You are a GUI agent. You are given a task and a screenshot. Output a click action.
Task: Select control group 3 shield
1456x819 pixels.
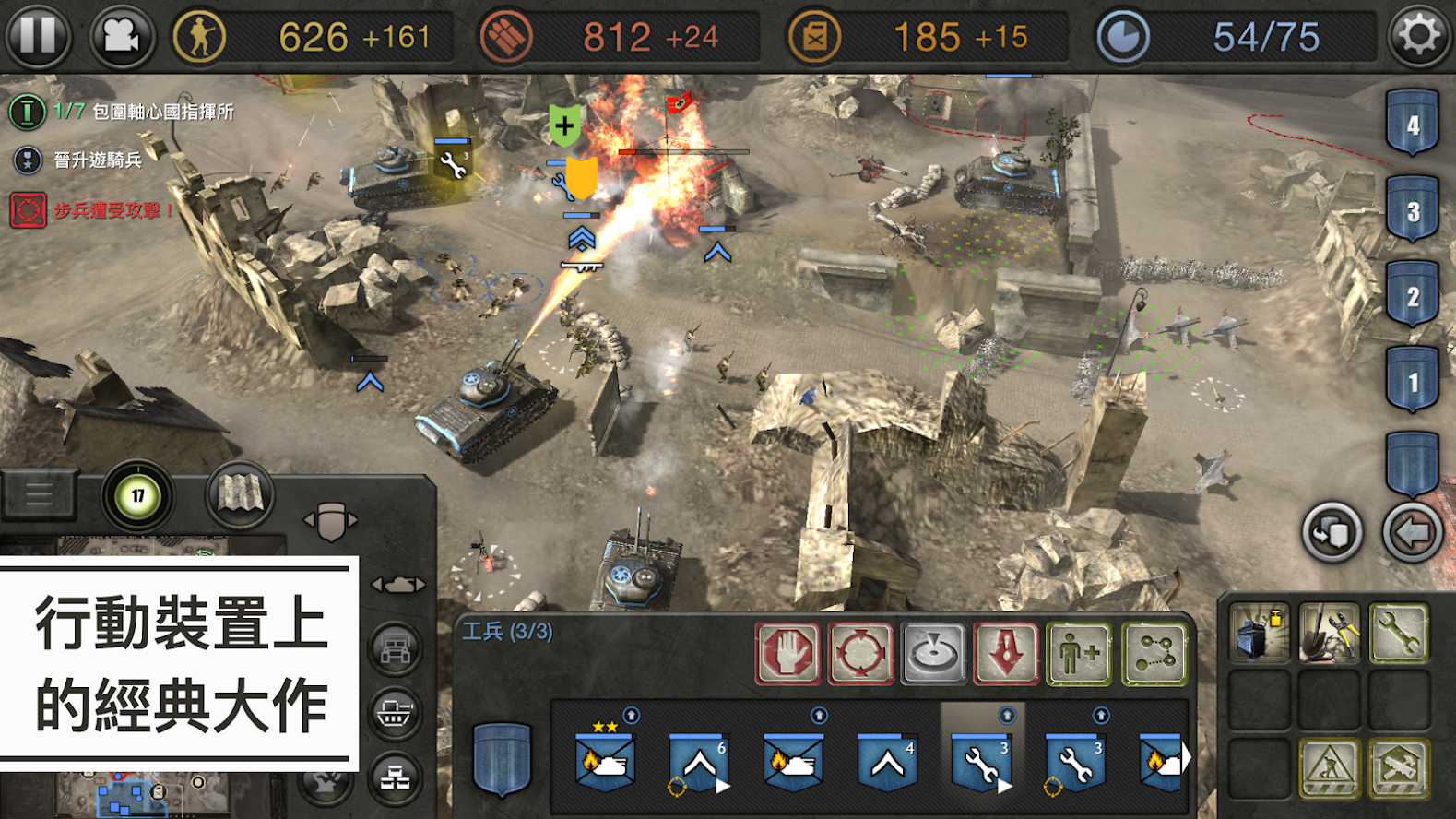[1412, 210]
